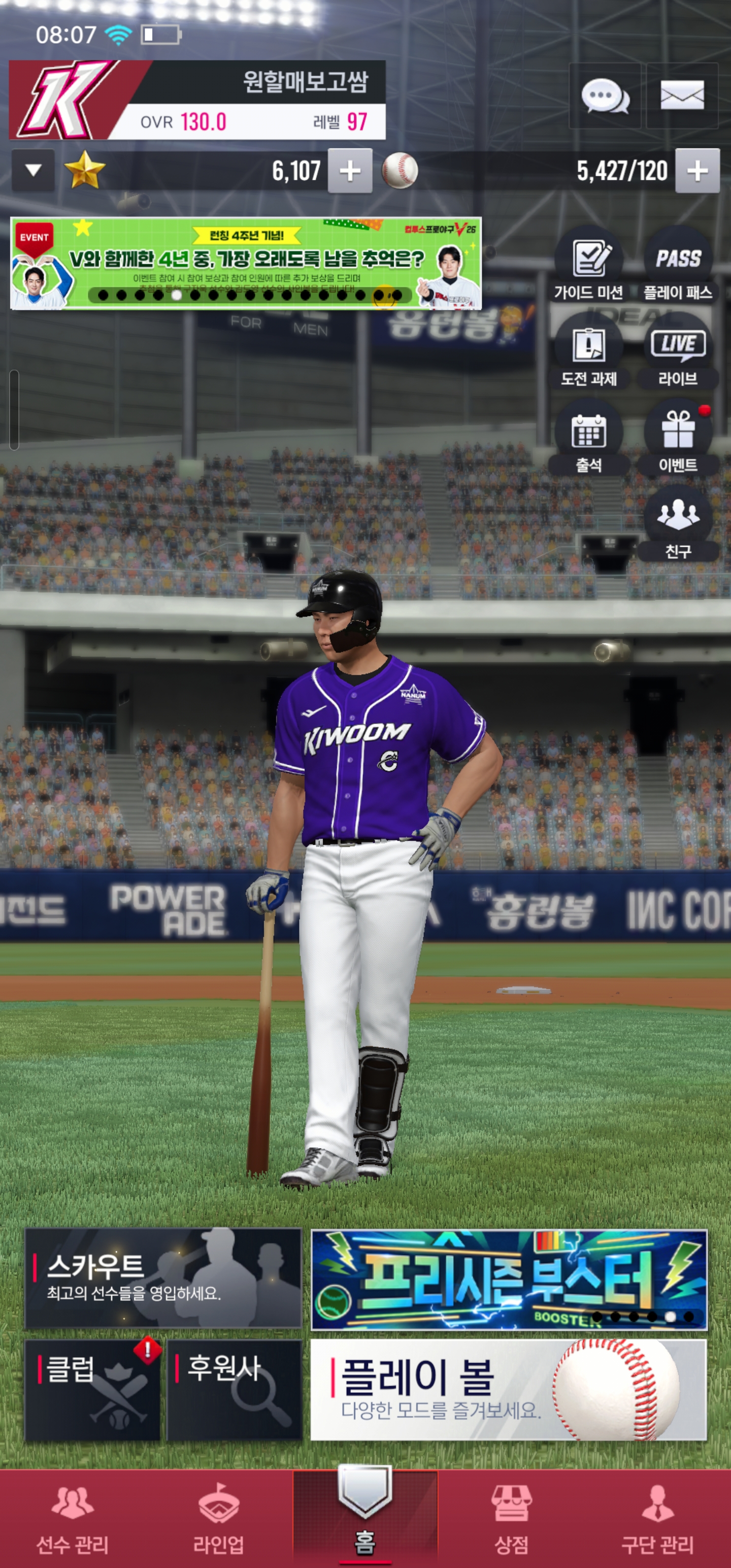
Task: Open the 4th anniversary event banner
Action: coord(246,263)
